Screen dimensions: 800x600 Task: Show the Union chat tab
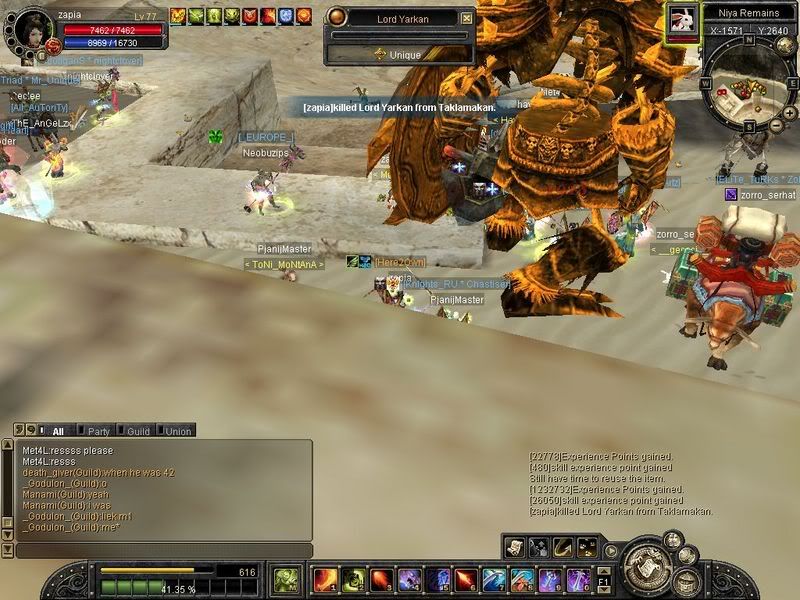tap(176, 431)
